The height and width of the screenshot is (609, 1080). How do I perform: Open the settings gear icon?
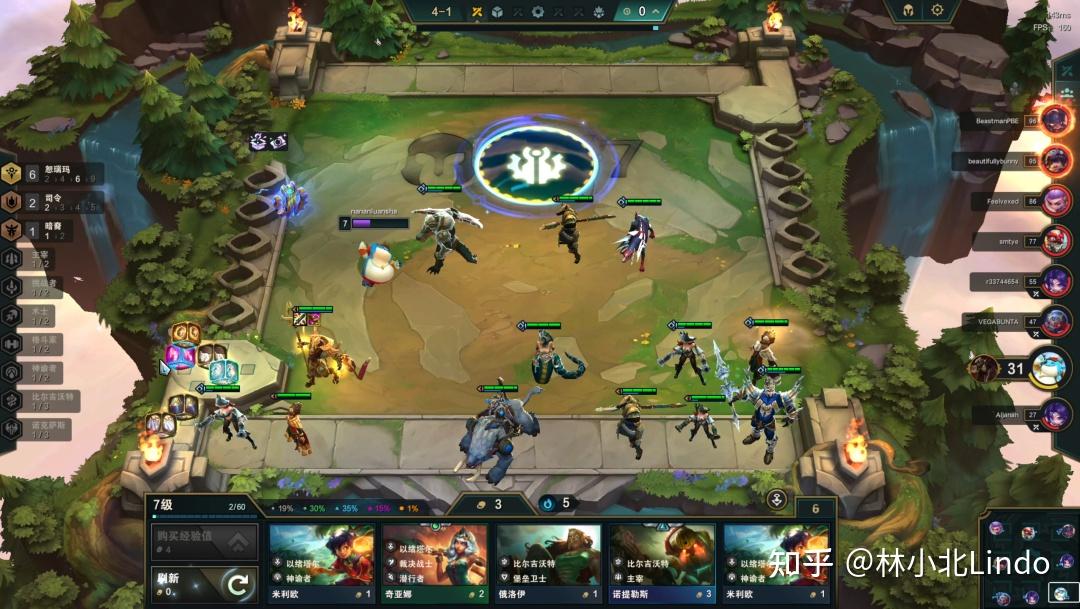tap(937, 10)
